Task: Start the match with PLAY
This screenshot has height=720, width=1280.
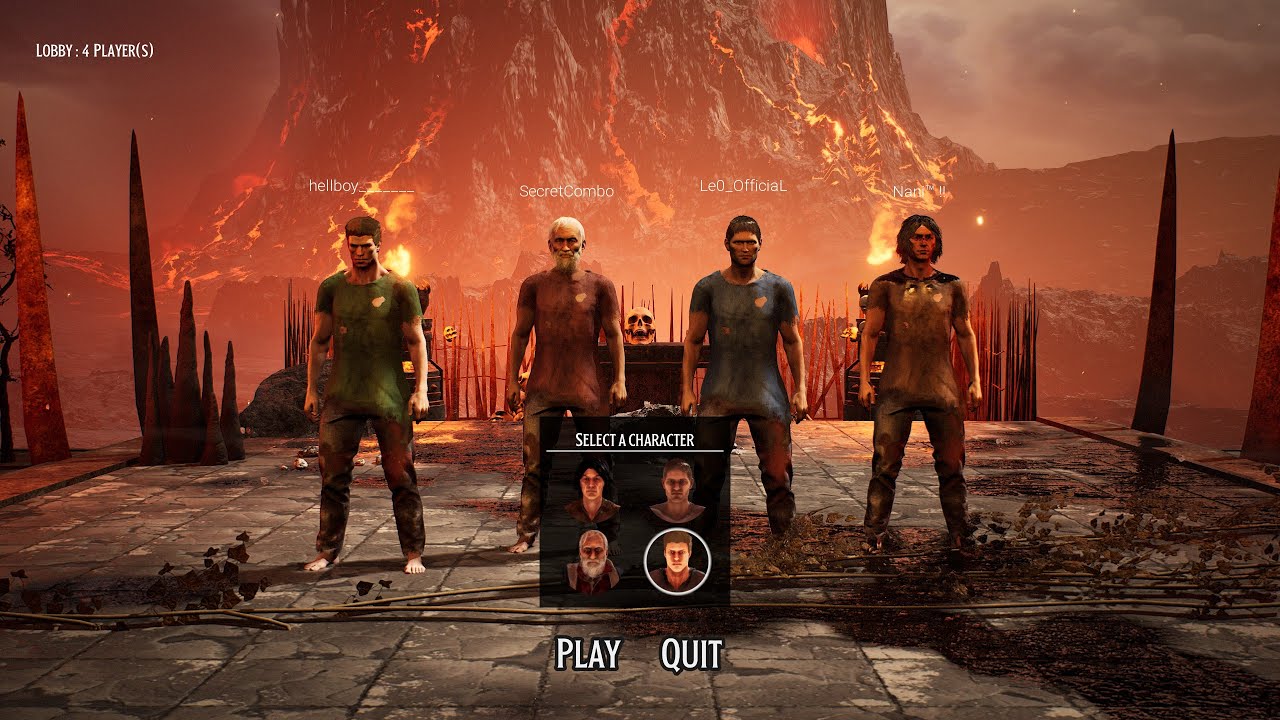Action: [588, 654]
